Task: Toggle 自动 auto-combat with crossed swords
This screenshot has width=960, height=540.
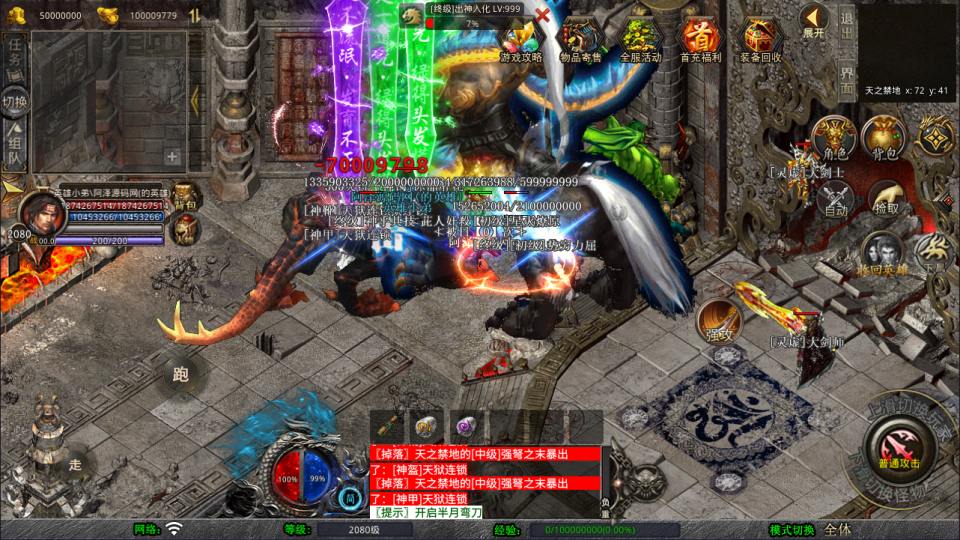Action: pyautogui.click(x=834, y=200)
